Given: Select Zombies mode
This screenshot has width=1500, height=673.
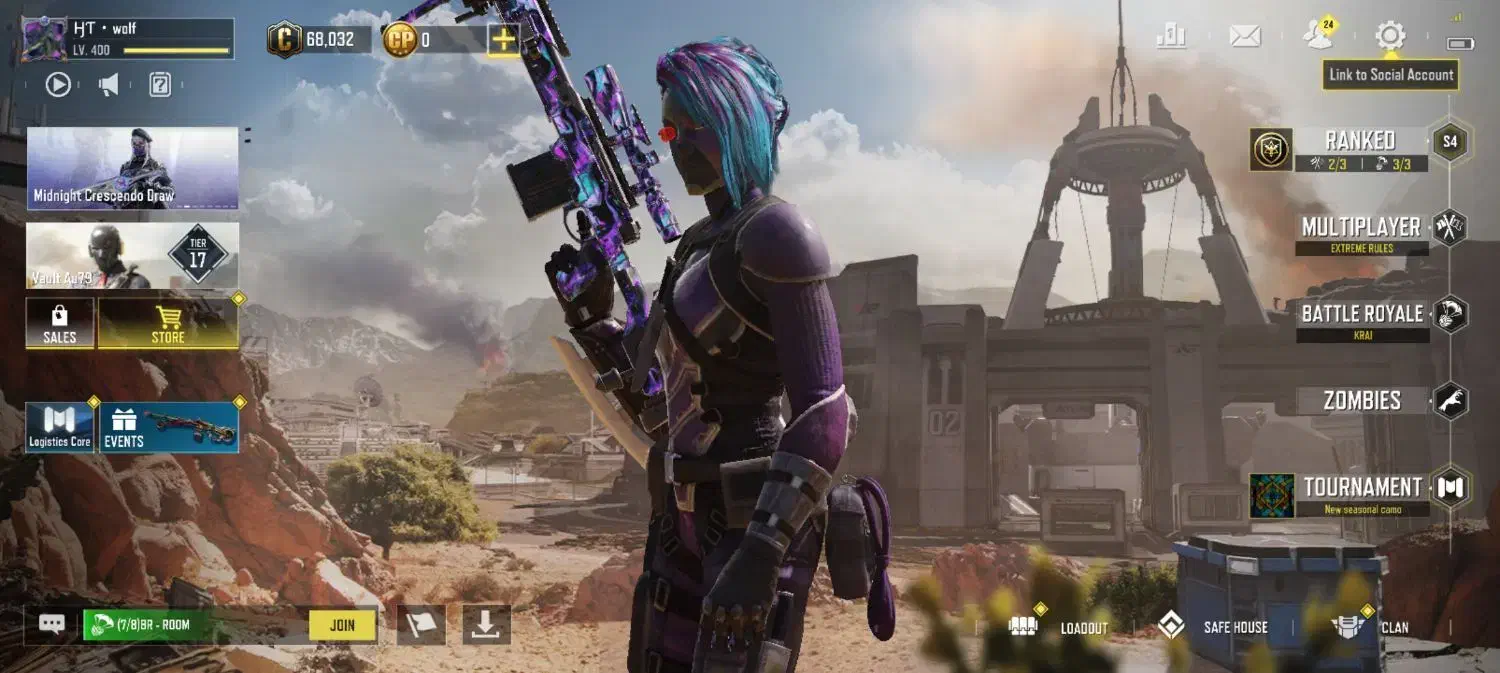Looking at the screenshot, I should (1362, 401).
